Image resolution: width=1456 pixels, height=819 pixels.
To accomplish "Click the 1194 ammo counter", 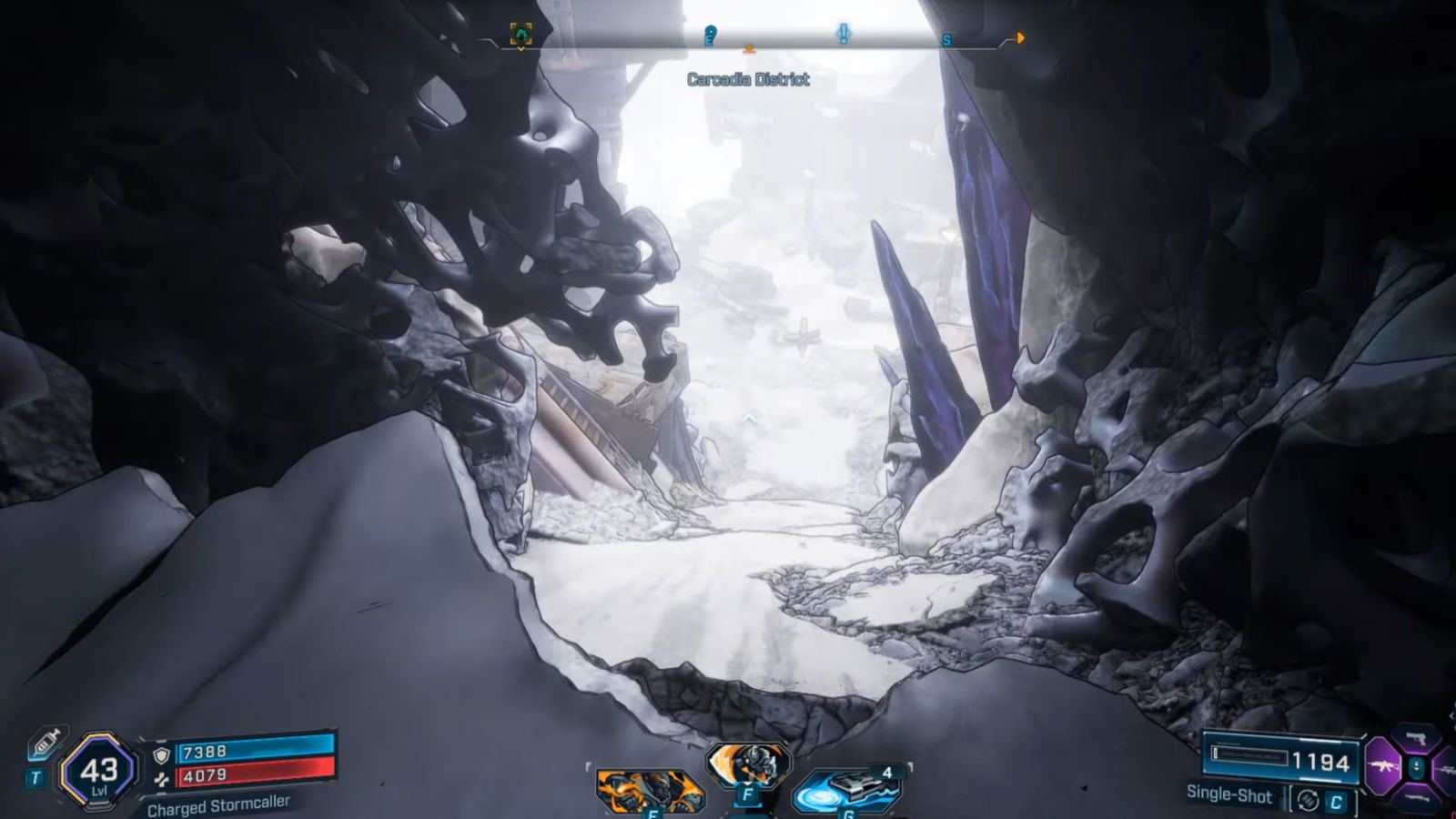I will 1319,762.
